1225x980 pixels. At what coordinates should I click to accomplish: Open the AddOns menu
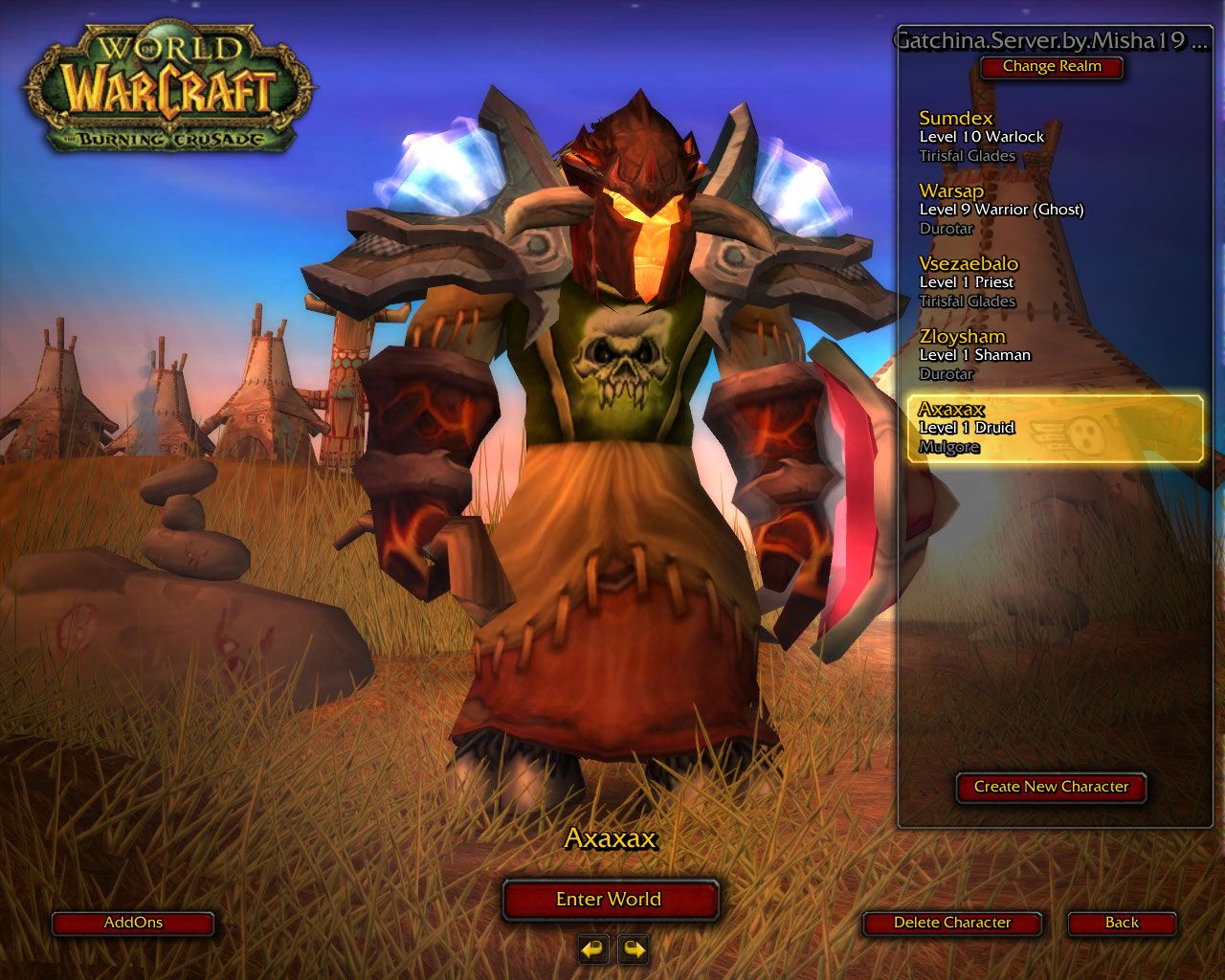click(x=133, y=923)
